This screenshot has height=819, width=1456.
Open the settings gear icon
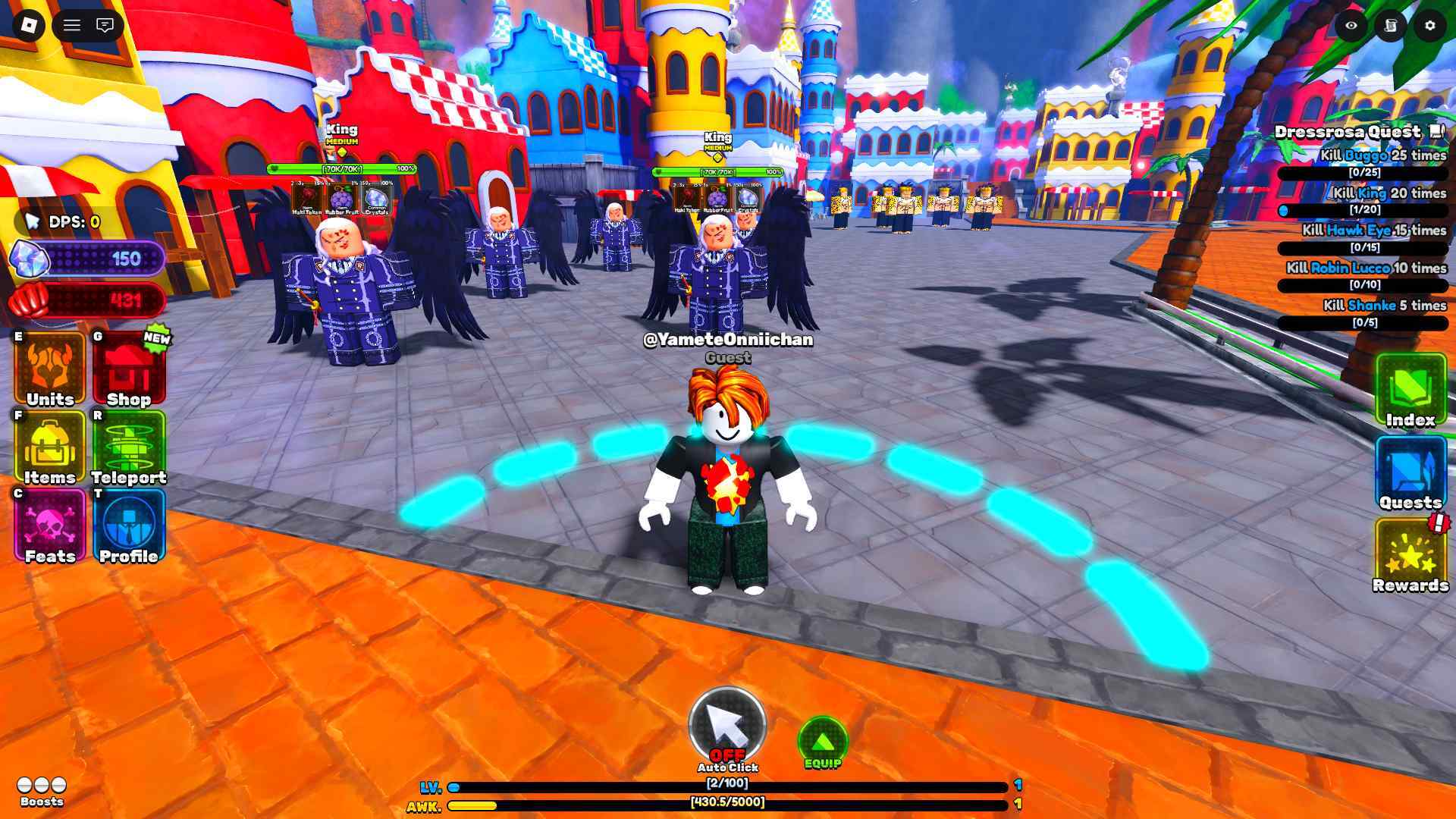1430,26
